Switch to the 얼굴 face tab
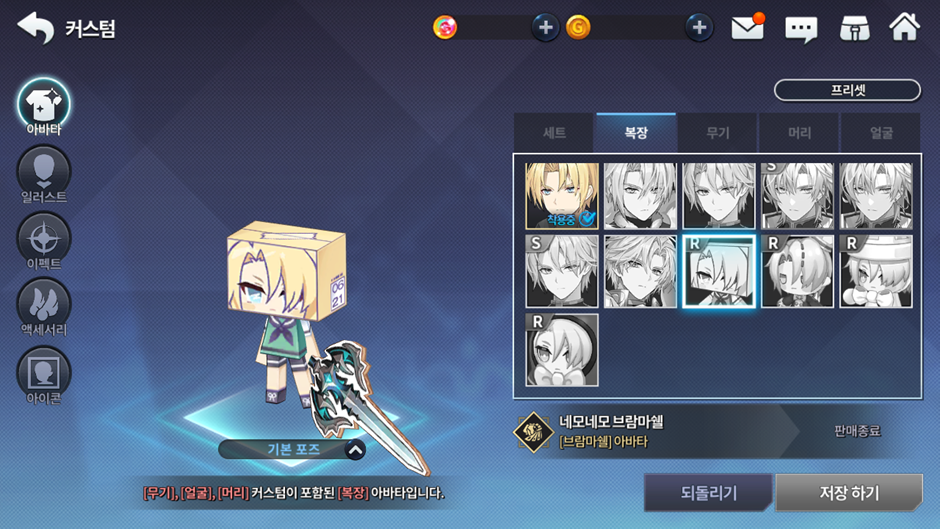Screen dimensions: 940x529 (x=880, y=133)
